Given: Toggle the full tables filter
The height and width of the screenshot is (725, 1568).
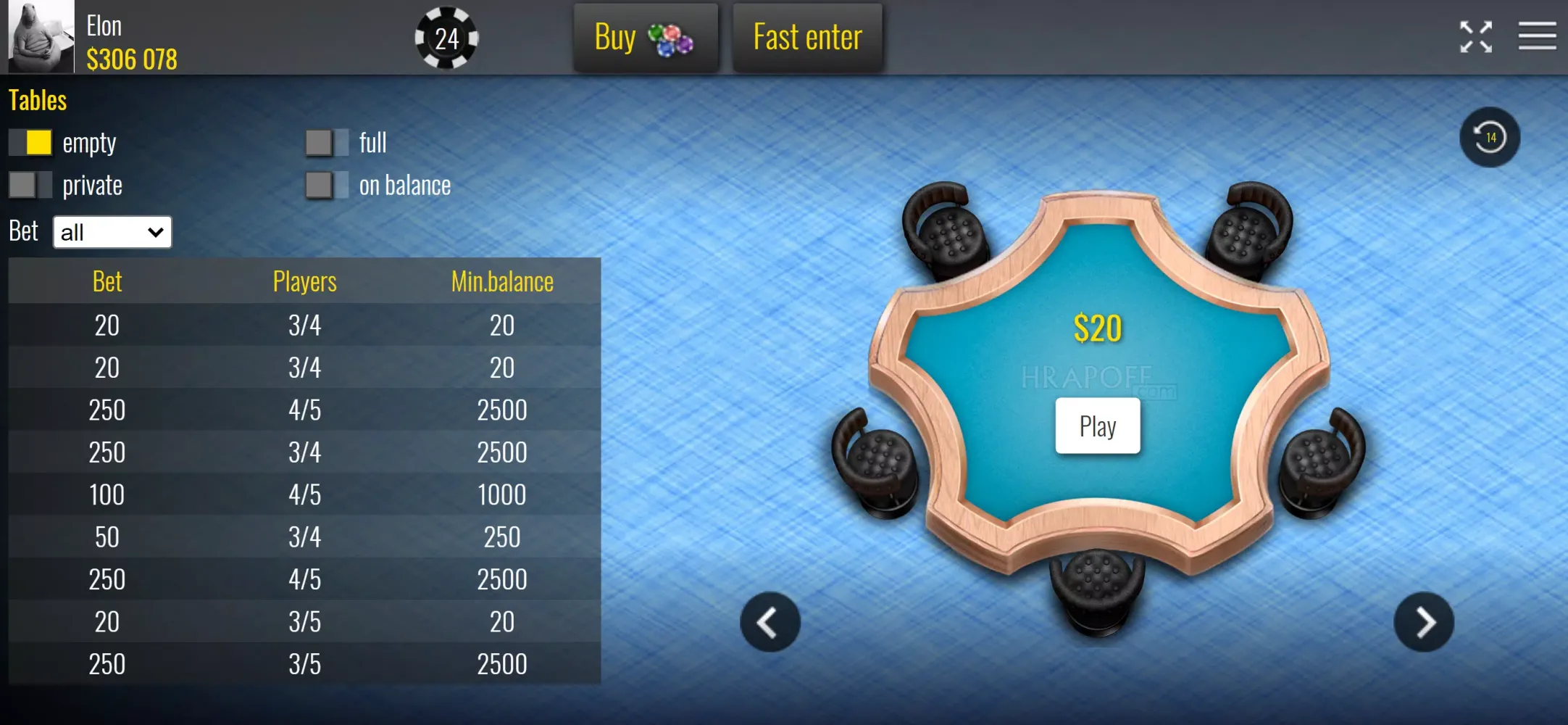Looking at the screenshot, I should (x=327, y=143).
